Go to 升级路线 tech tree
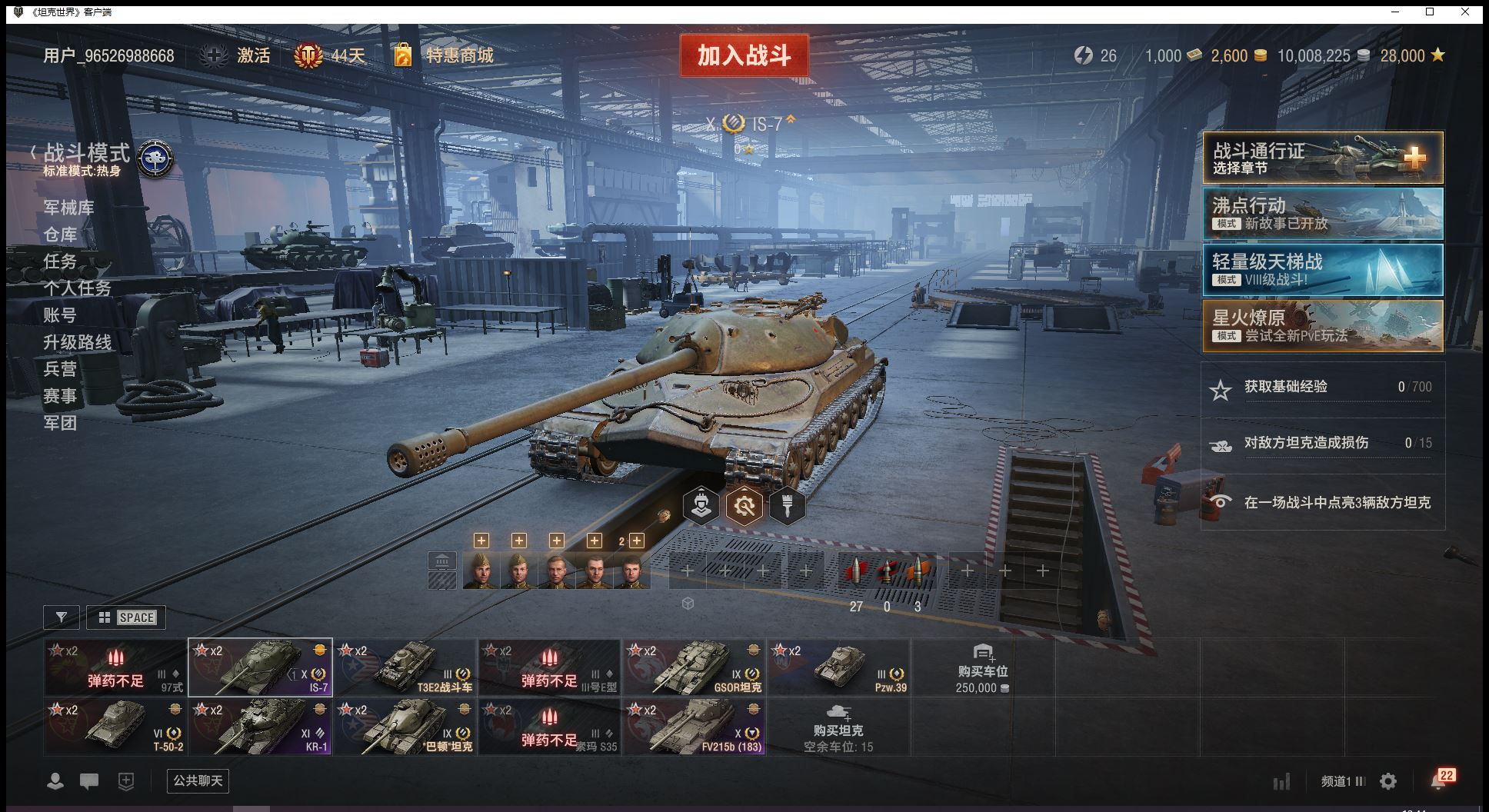 (x=77, y=342)
